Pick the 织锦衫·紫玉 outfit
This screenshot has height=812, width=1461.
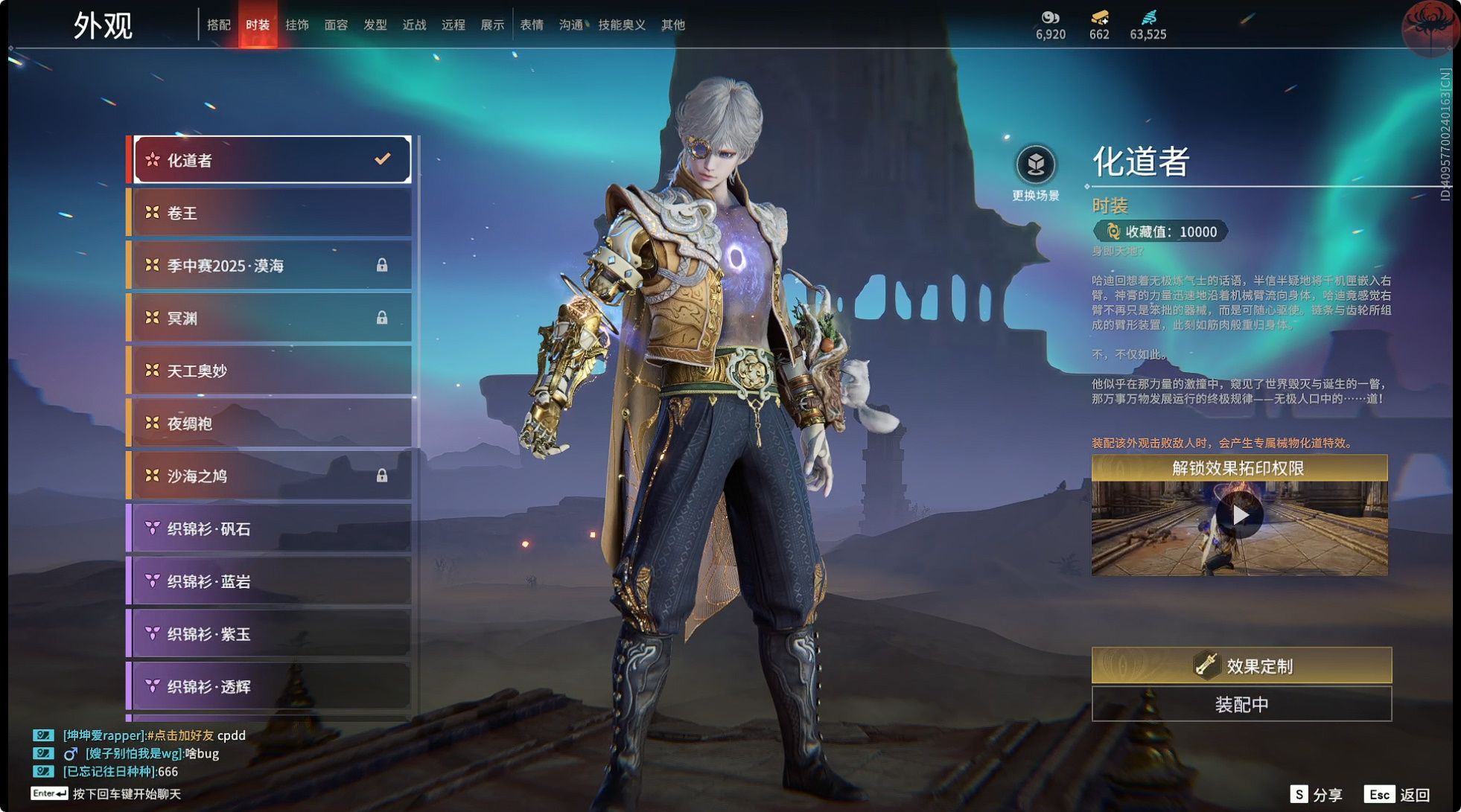(x=271, y=634)
